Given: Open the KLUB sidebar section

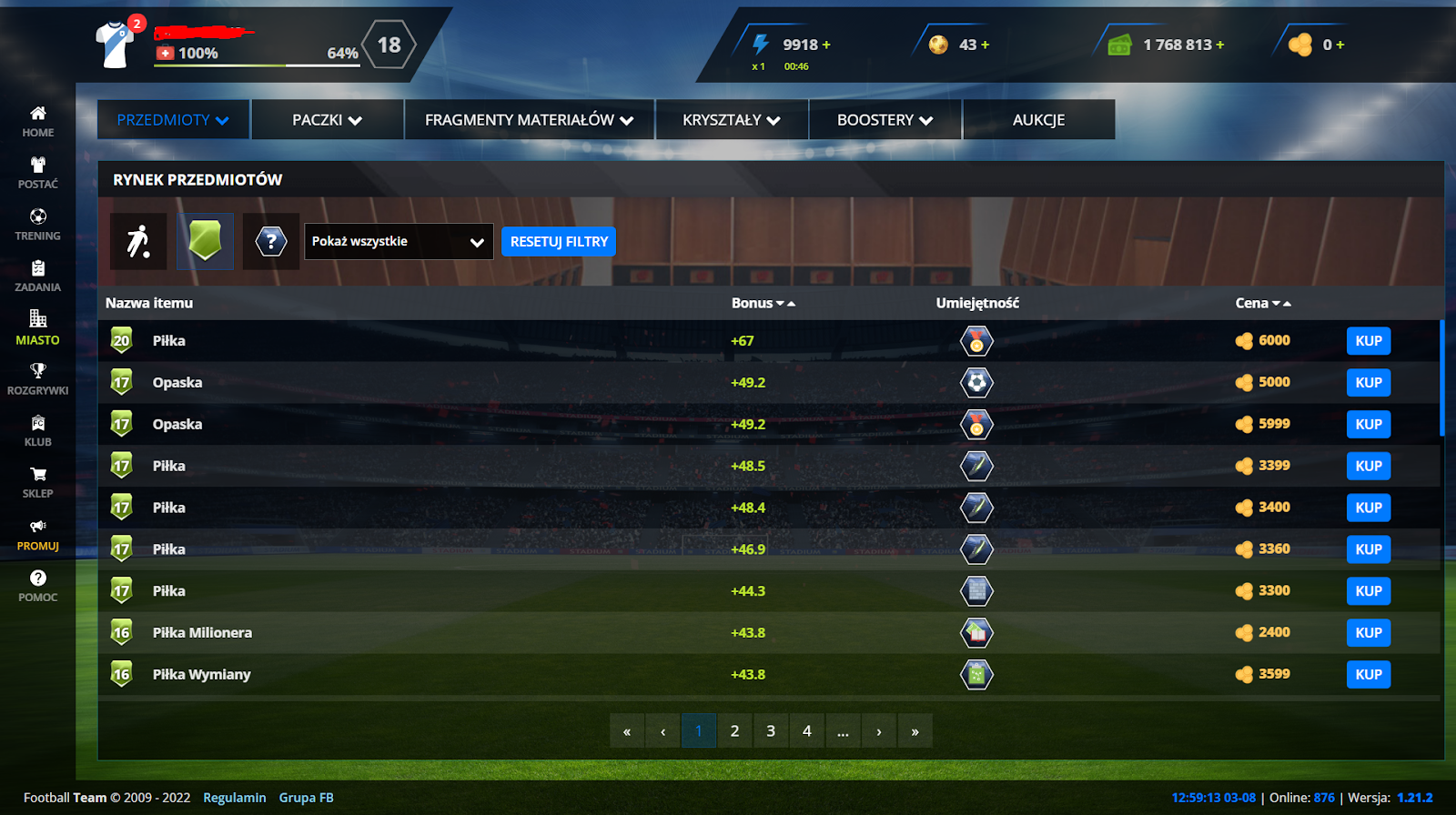Looking at the screenshot, I should 37,430.
